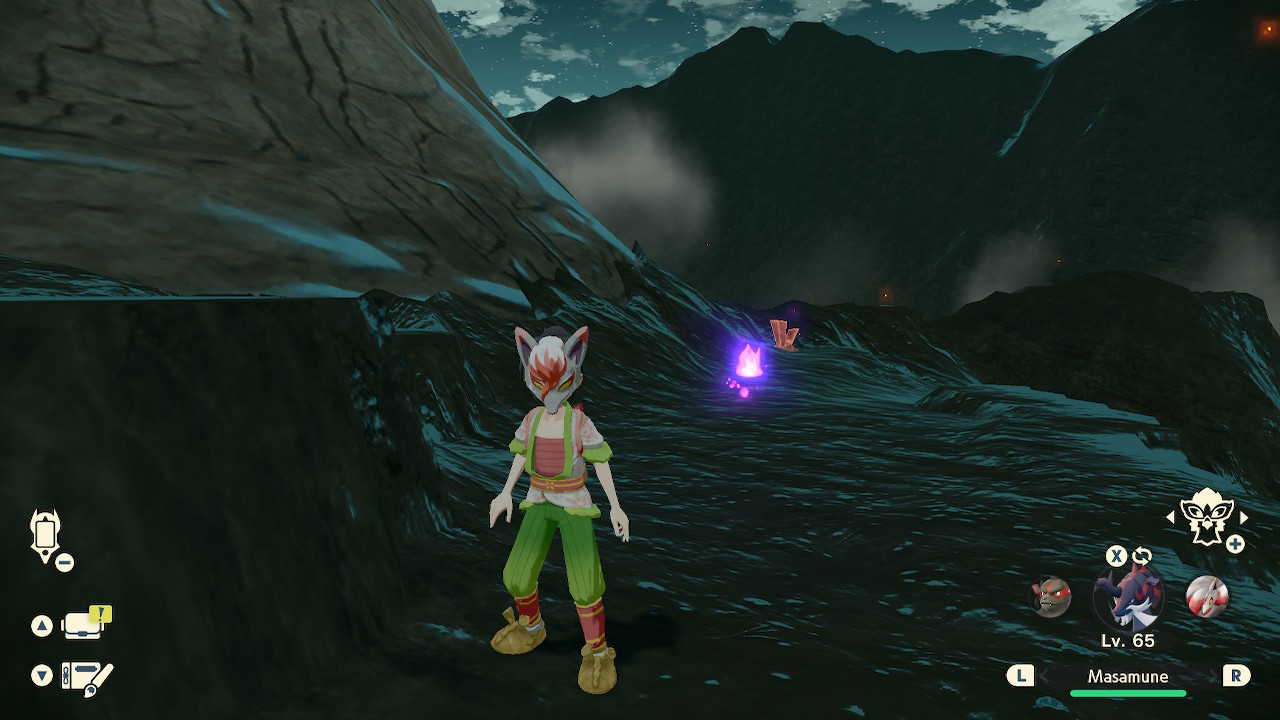Choose the brown red-masked Pokémon portrait

click(1050, 597)
